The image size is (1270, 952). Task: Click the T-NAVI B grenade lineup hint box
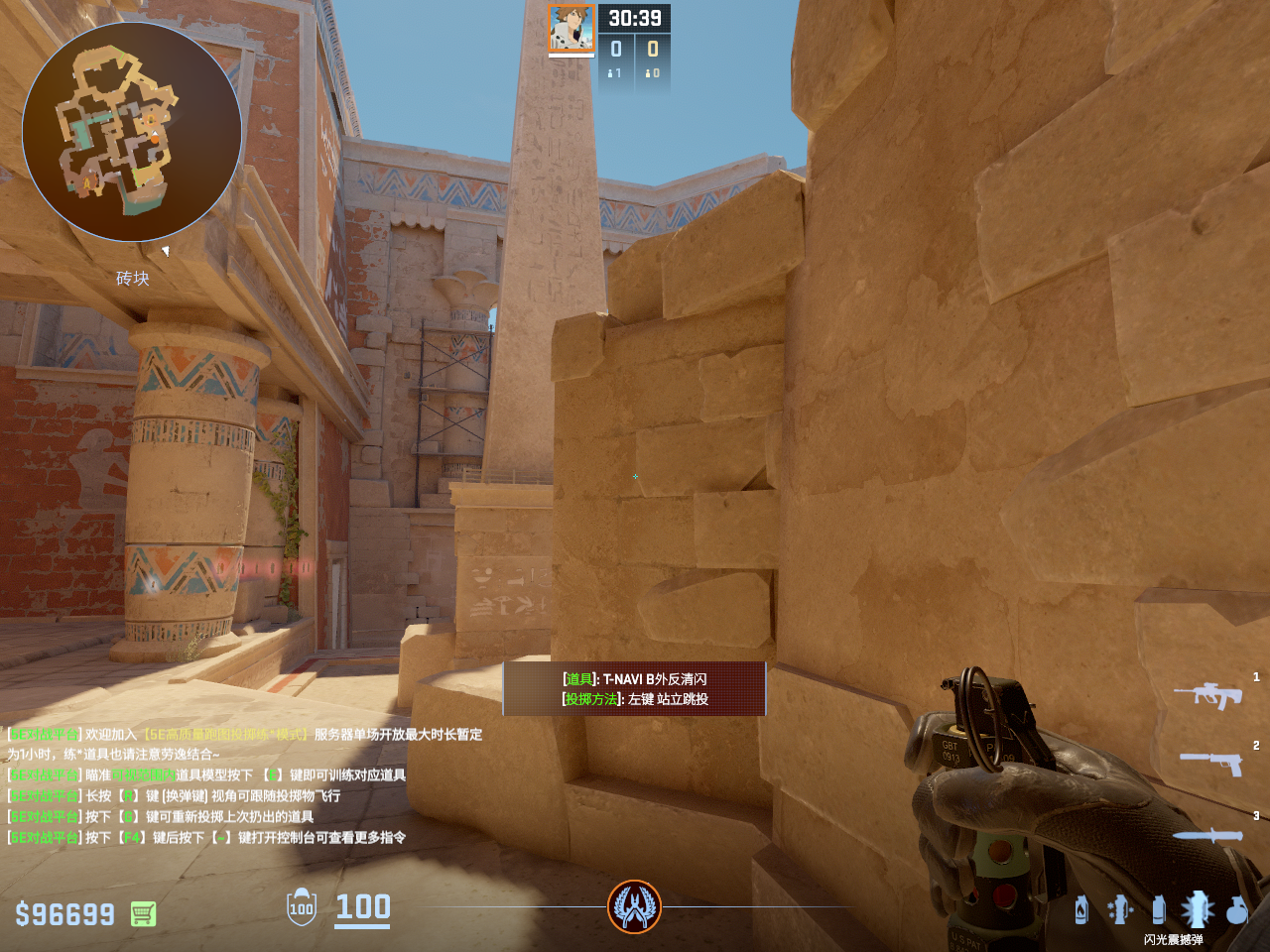click(635, 689)
